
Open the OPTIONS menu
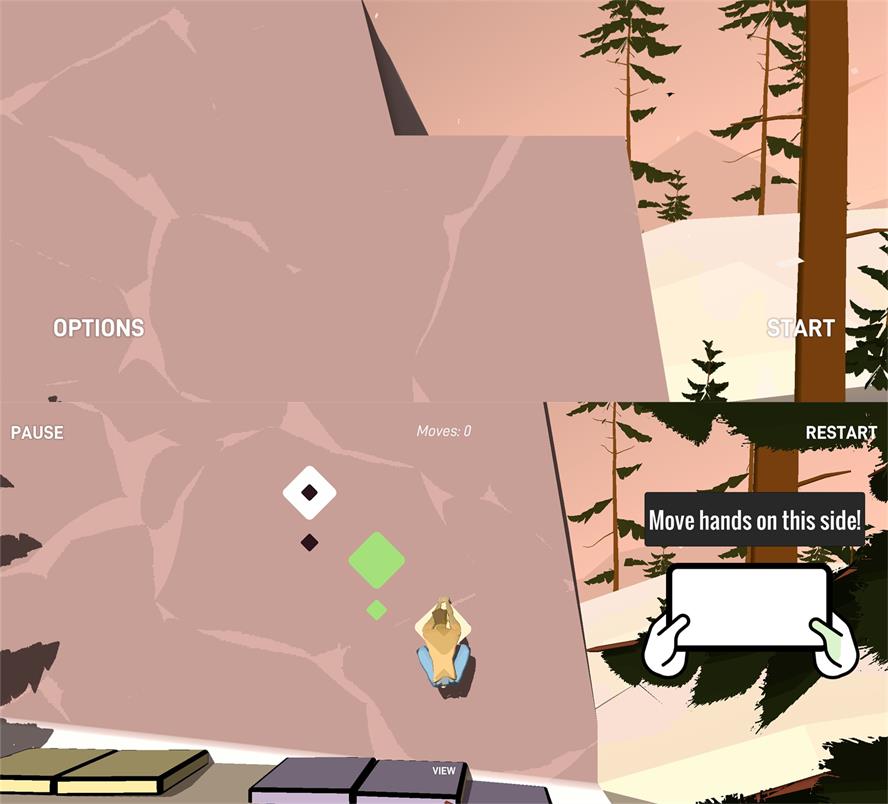coord(98,328)
